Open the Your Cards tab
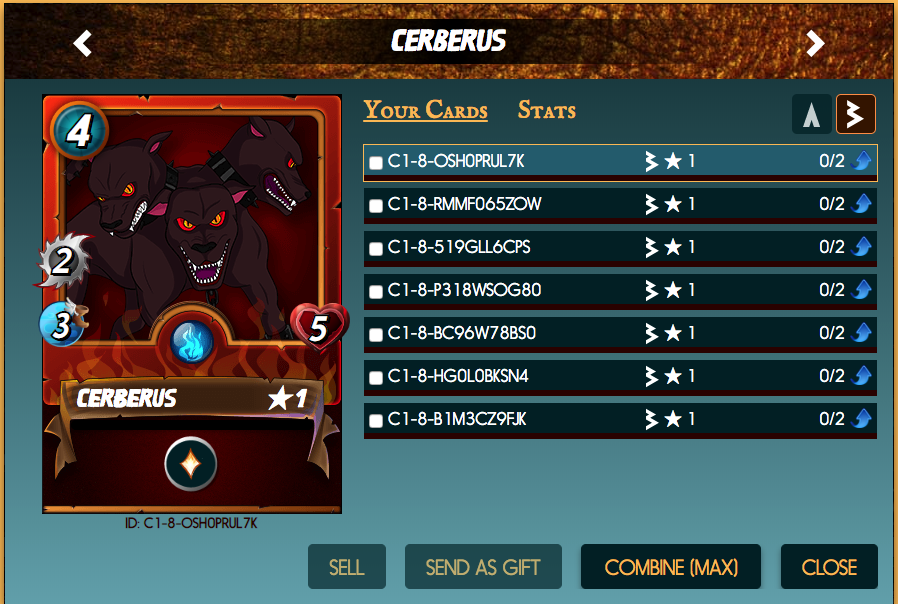 [x=425, y=110]
